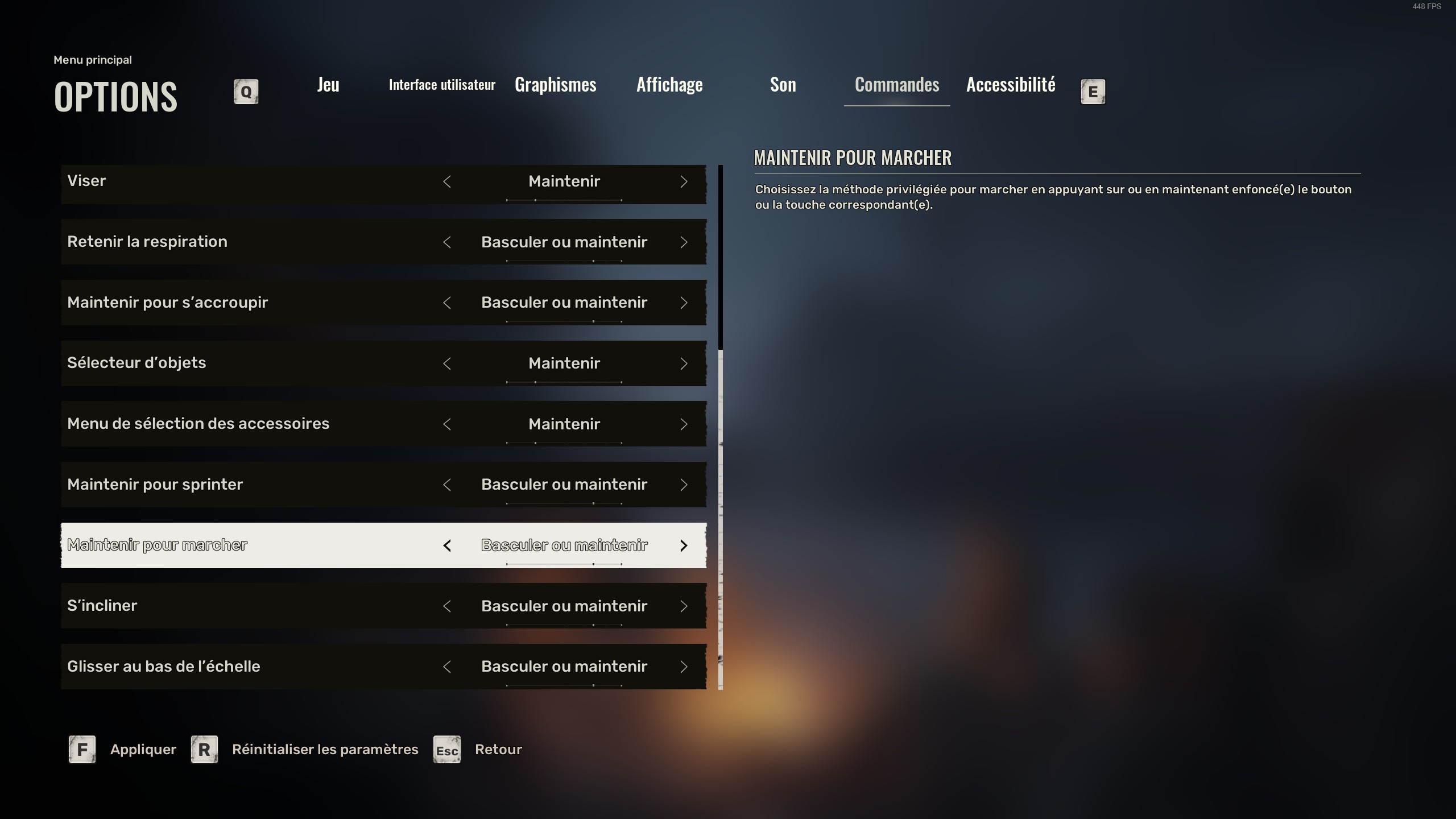Image resolution: width=1456 pixels, height=819 pixels.
Task: Select the Son tab
Action: point(783,85)
